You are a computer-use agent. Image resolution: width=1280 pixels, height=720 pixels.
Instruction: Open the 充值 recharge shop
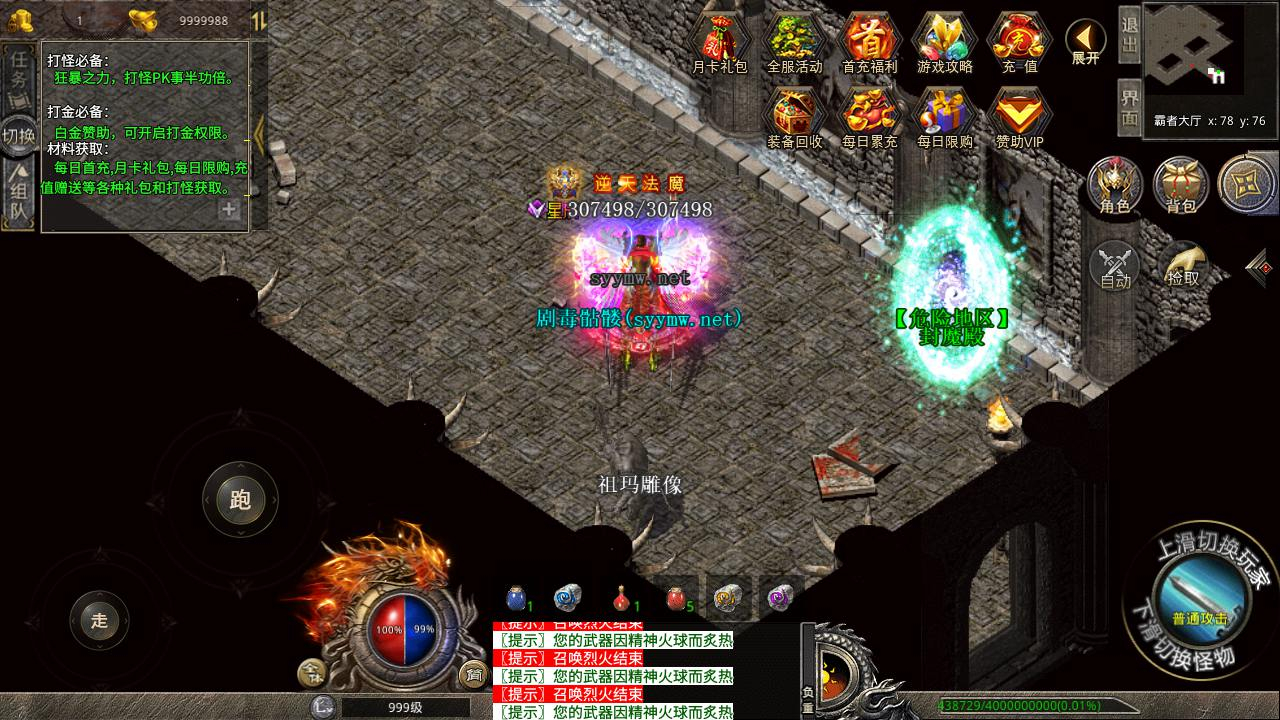pyautogui.click(x=1018, y=43)
